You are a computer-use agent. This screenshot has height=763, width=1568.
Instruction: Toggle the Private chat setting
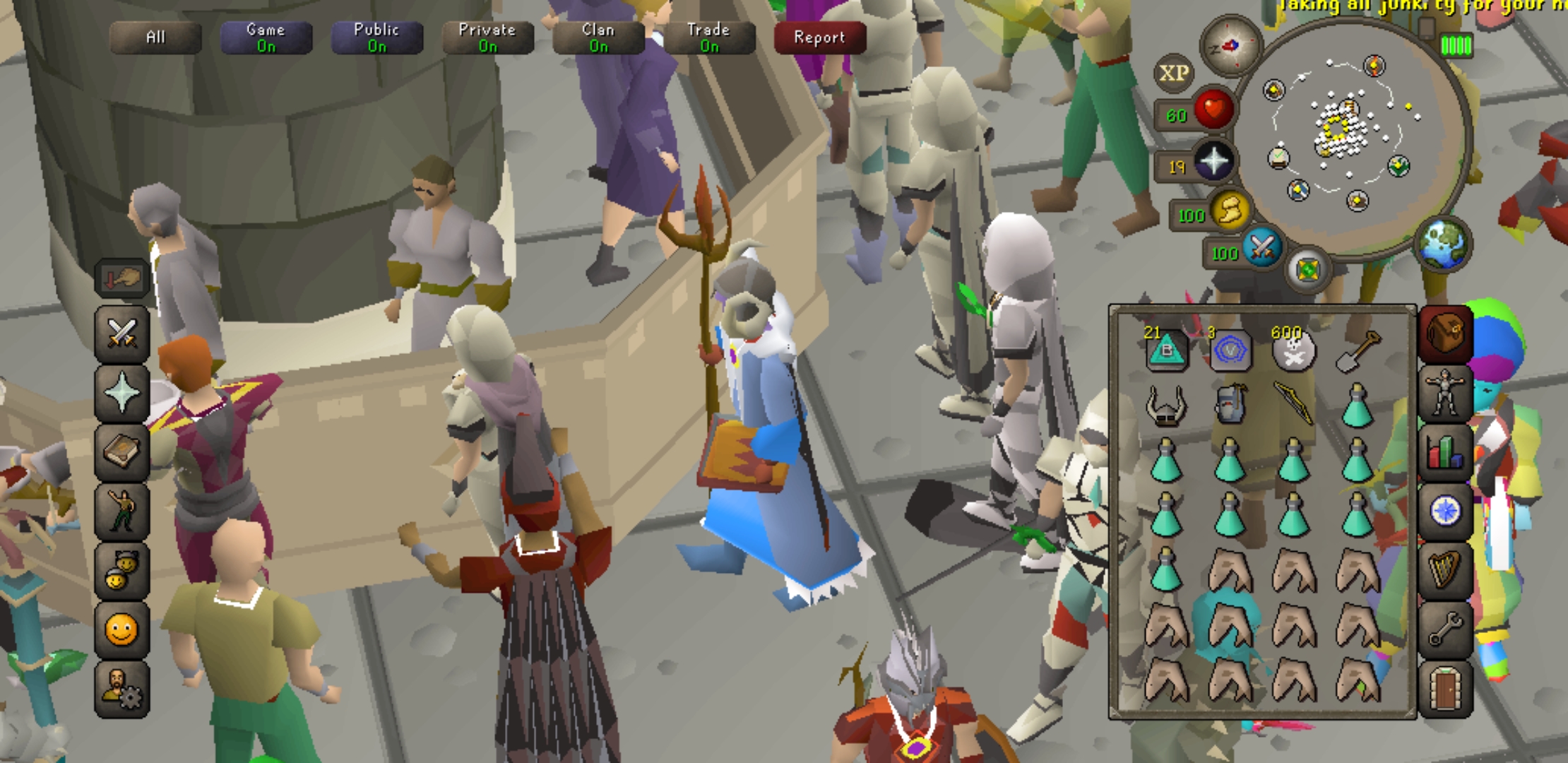click(x=487, y=38)
